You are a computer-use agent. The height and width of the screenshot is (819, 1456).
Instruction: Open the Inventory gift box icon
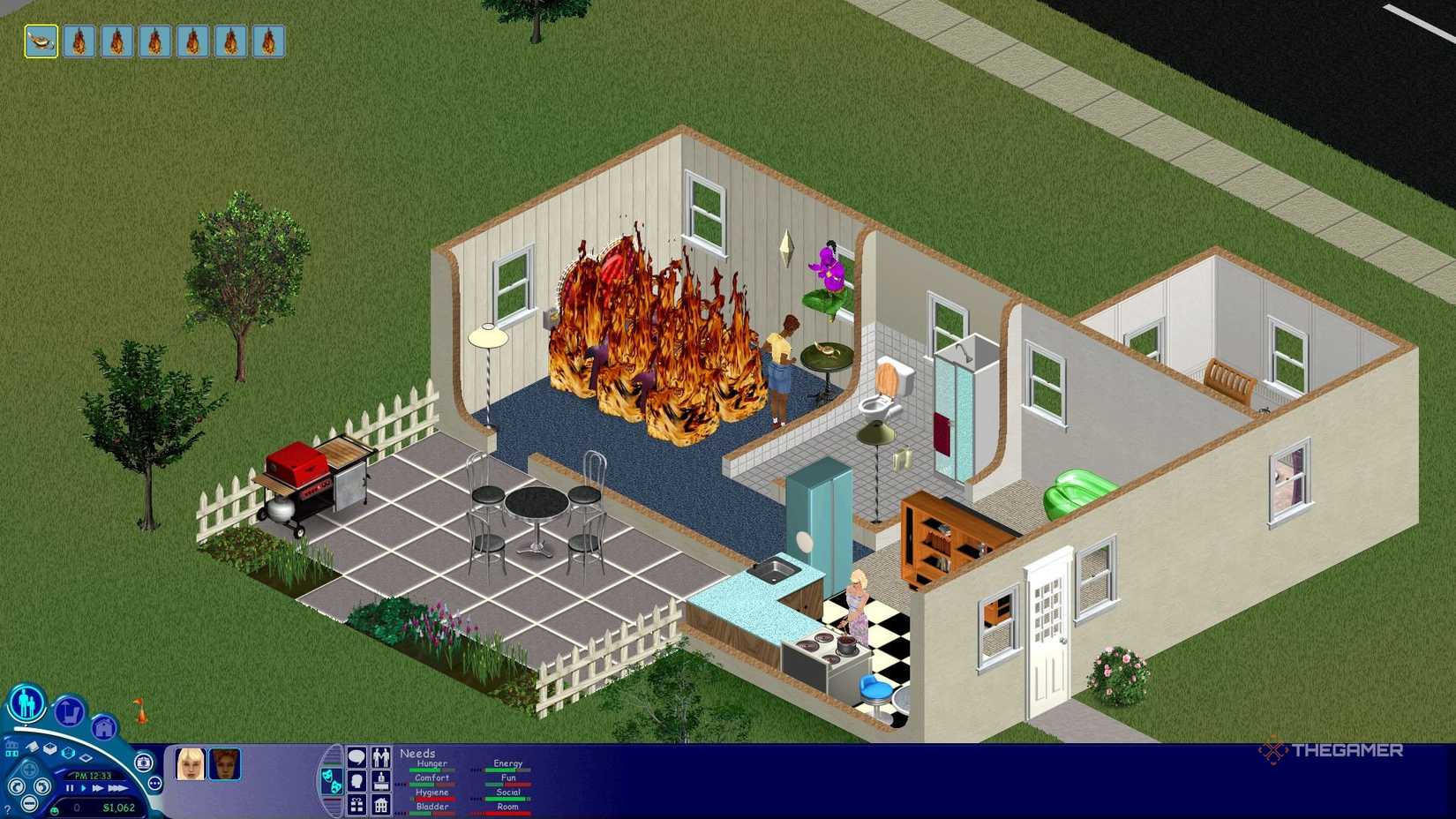click(x=356, y=805)
